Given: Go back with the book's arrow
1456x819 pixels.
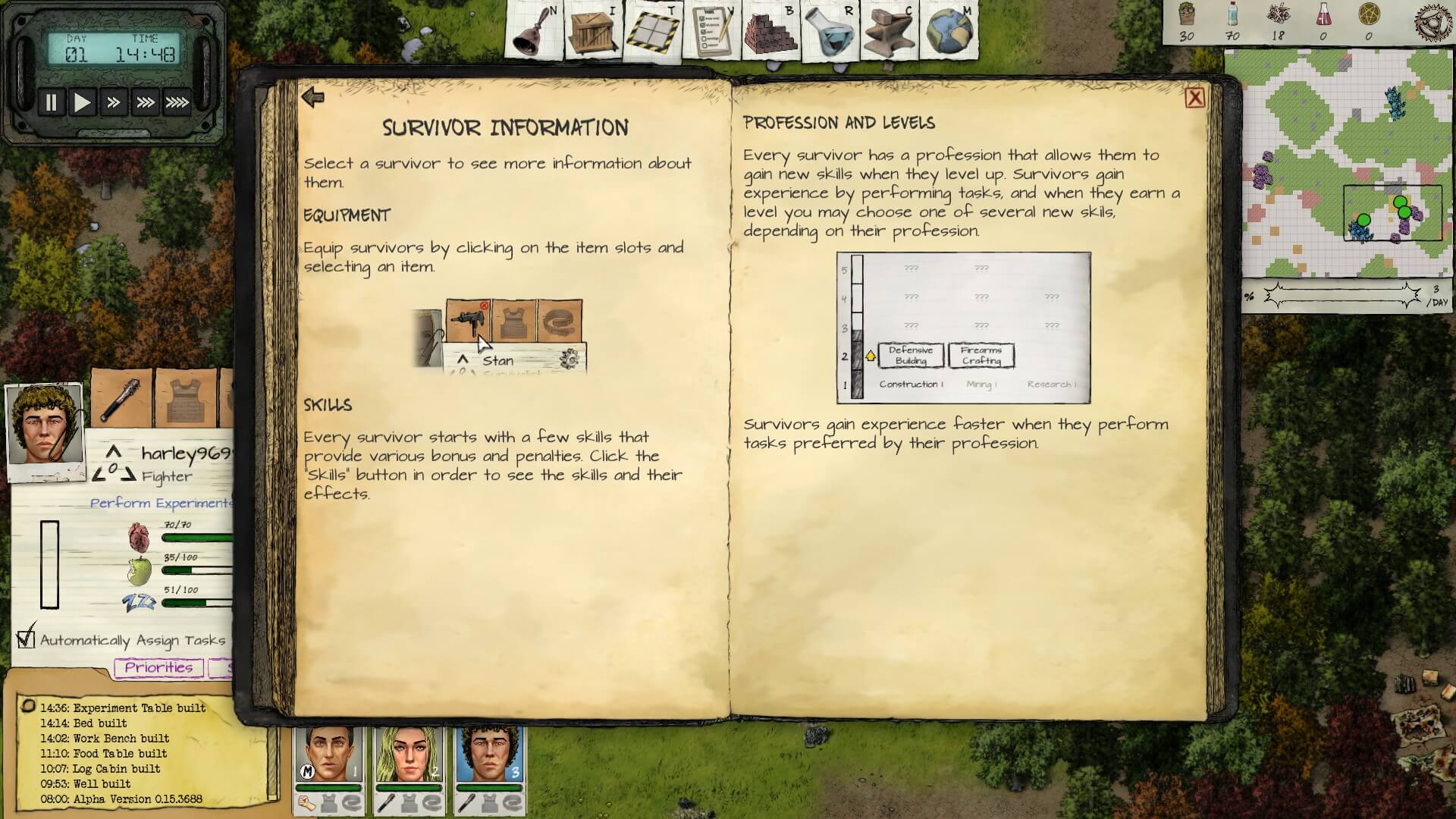Looking at the screenshot, I should [312, 97].
